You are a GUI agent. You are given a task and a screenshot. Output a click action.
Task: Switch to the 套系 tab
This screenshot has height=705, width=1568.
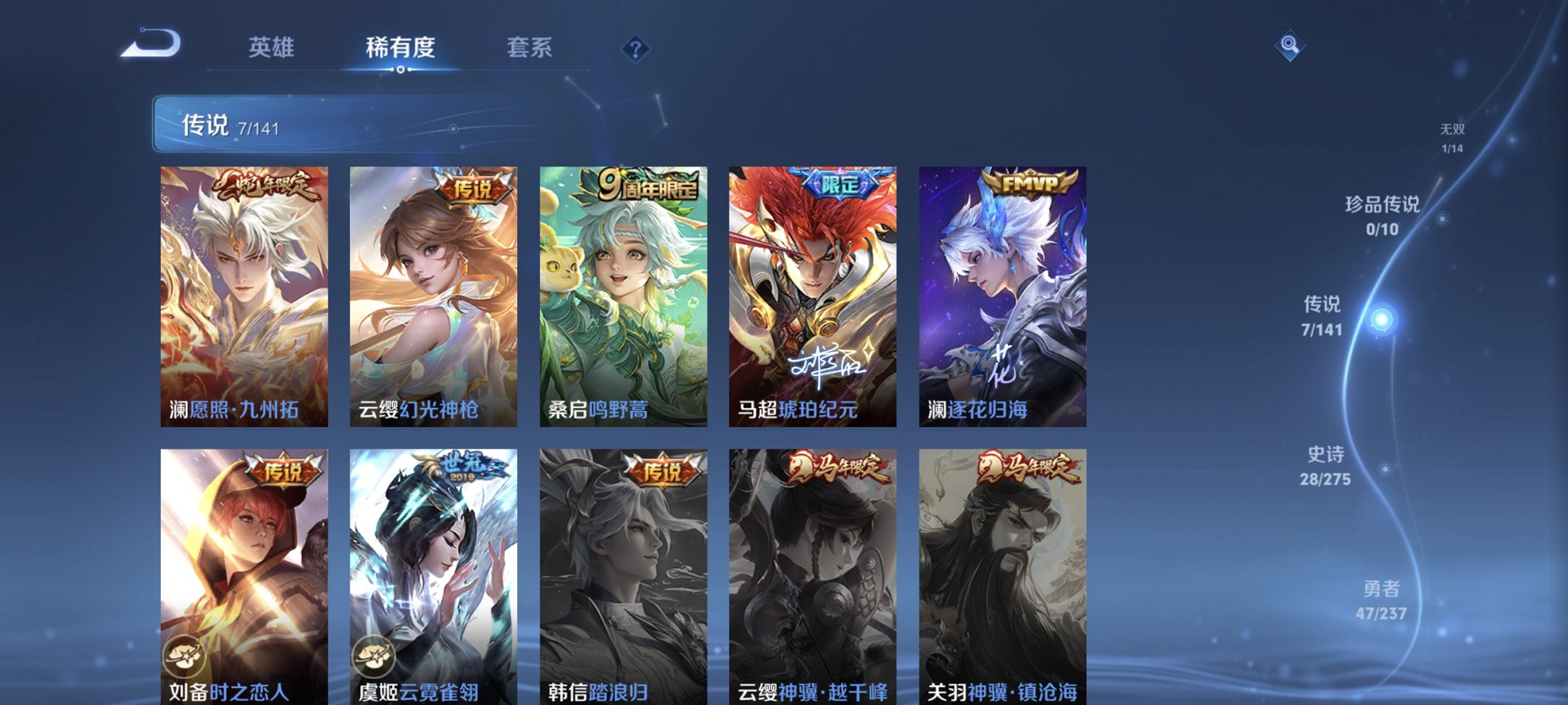point(527,47)
